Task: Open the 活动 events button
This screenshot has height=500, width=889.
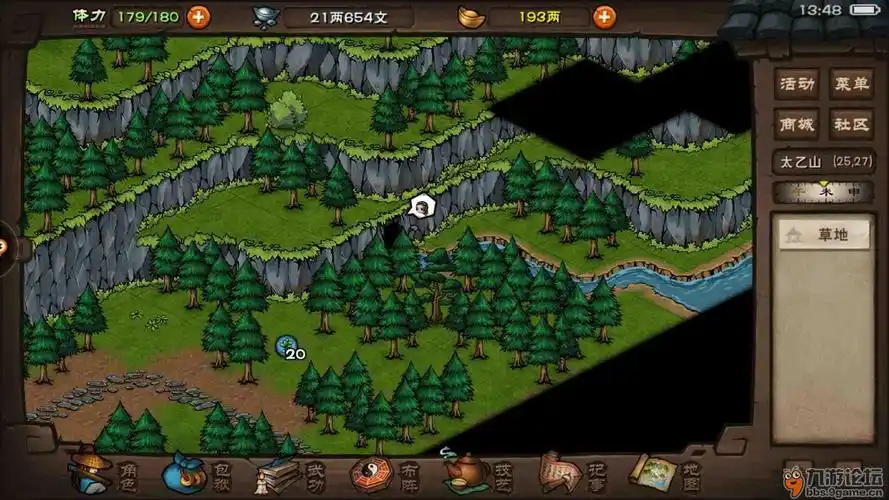Action: click(798, 83)
